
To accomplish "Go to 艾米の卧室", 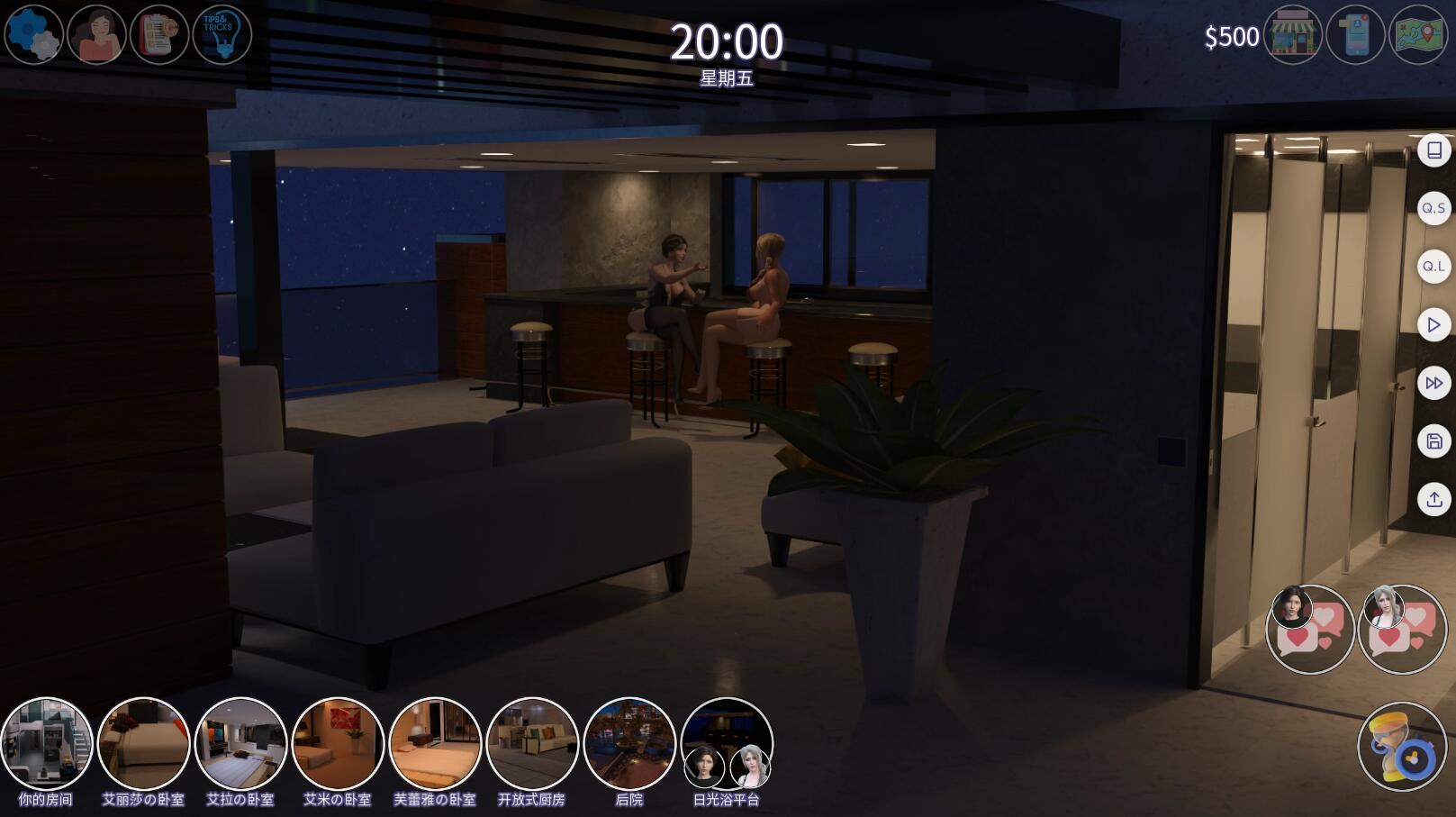I will point(338,745).
